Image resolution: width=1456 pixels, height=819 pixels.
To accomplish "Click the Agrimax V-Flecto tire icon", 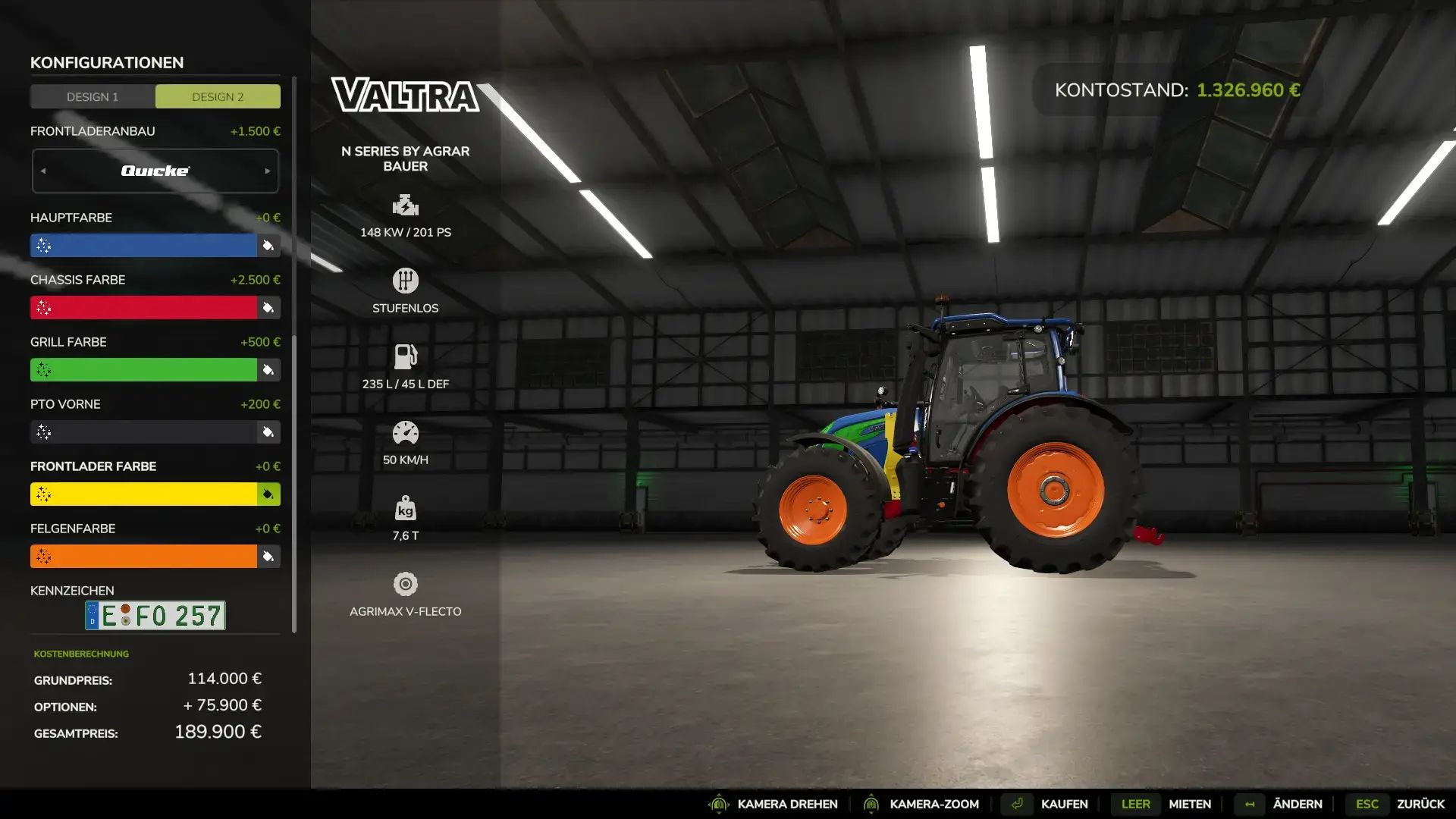I will 406,582.
